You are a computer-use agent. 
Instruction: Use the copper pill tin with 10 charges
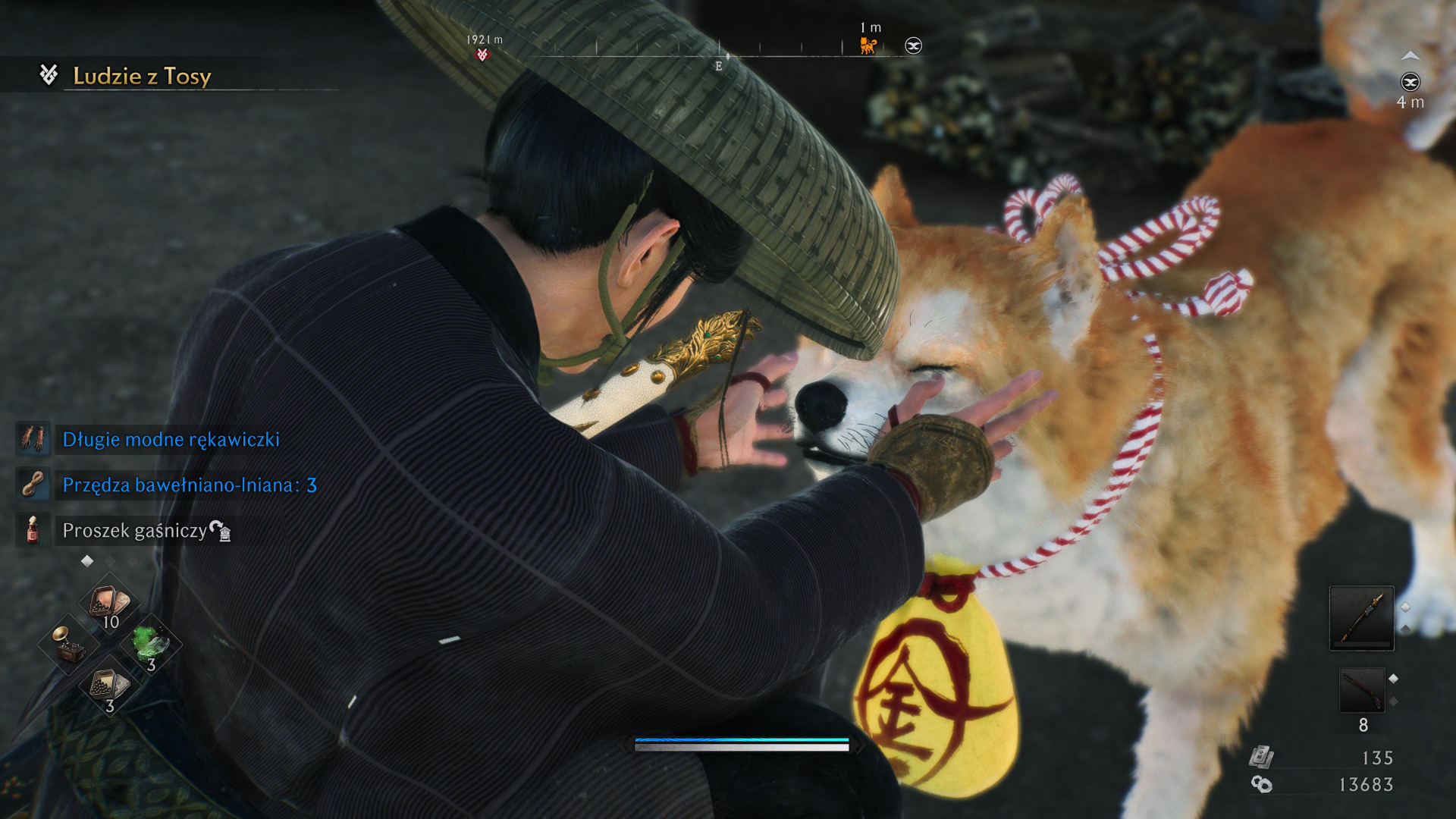[x=110, y=604]
